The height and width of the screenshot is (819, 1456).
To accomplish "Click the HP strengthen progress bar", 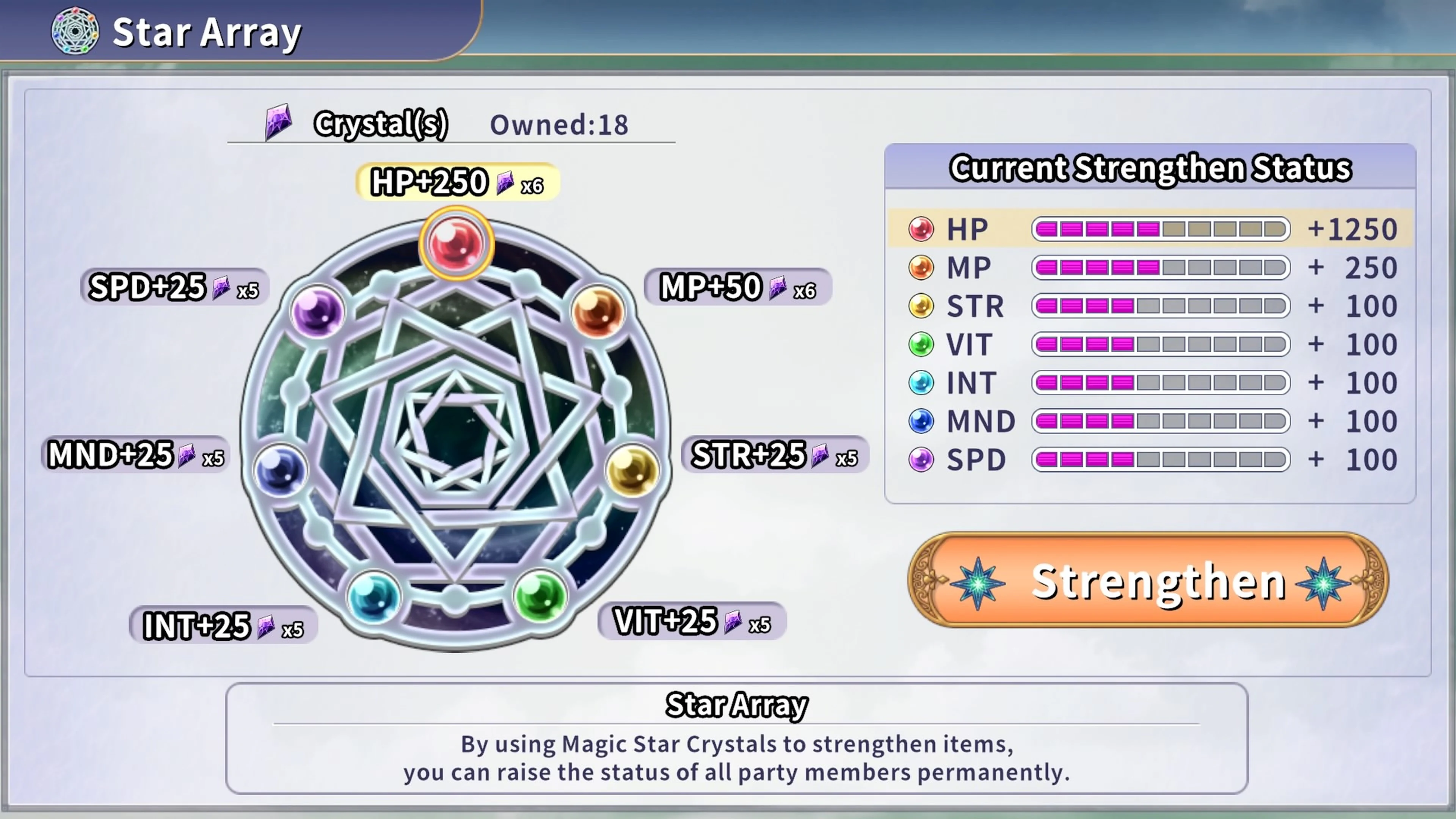I will pos(1160,228).
